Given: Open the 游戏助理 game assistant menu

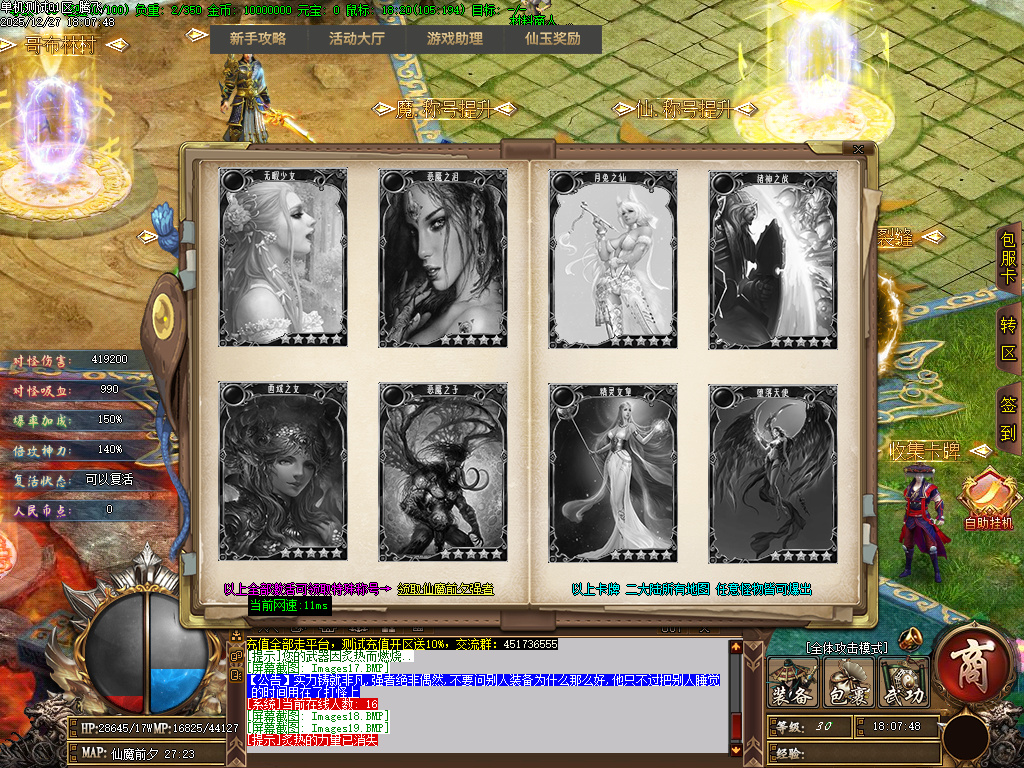Looking at the screenshot, I should 454,39.
